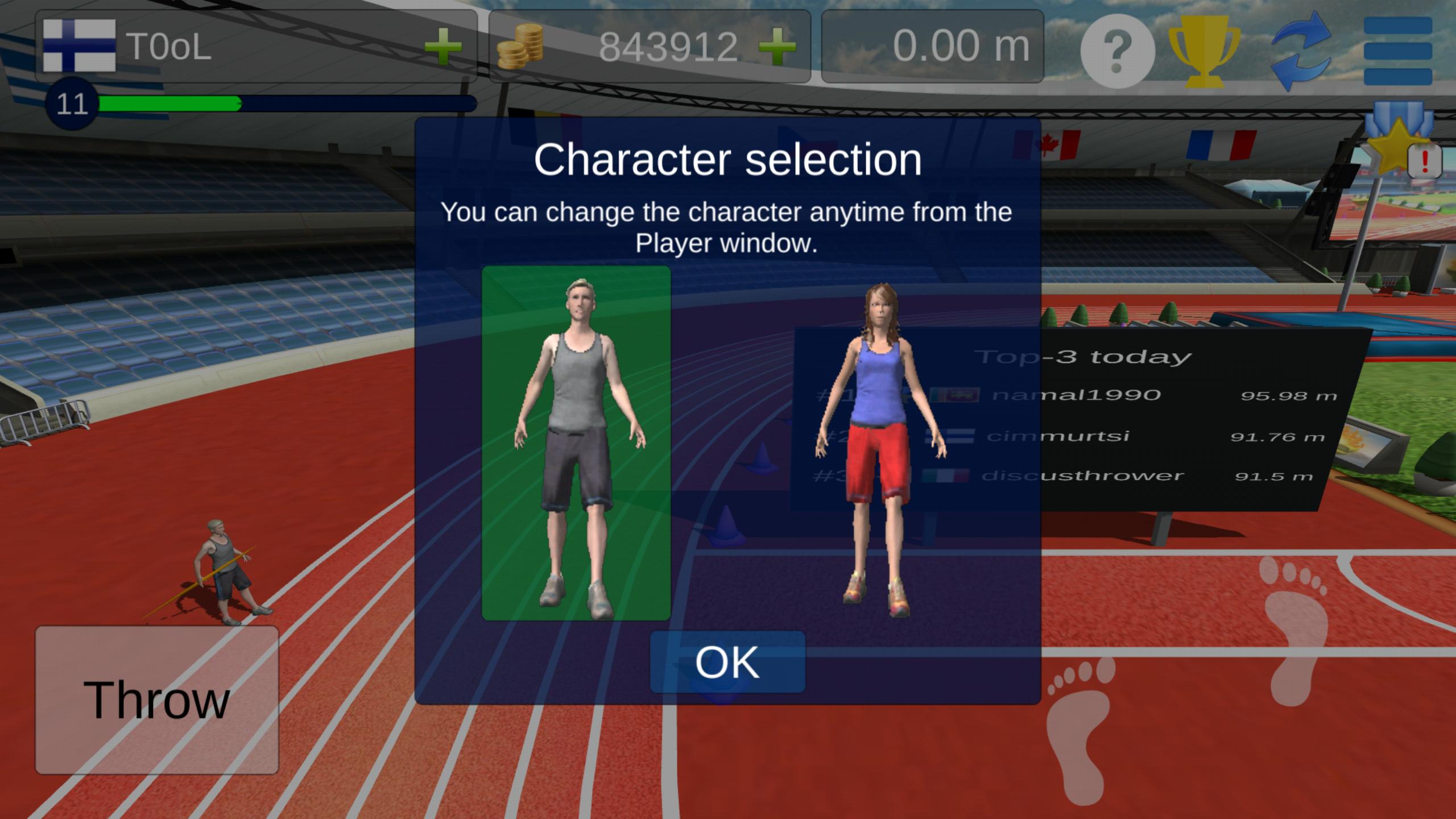This screenshot has width=1456, height=819.
Task: Click the blue refresh arrows icon
Action: coord(1301,50)
